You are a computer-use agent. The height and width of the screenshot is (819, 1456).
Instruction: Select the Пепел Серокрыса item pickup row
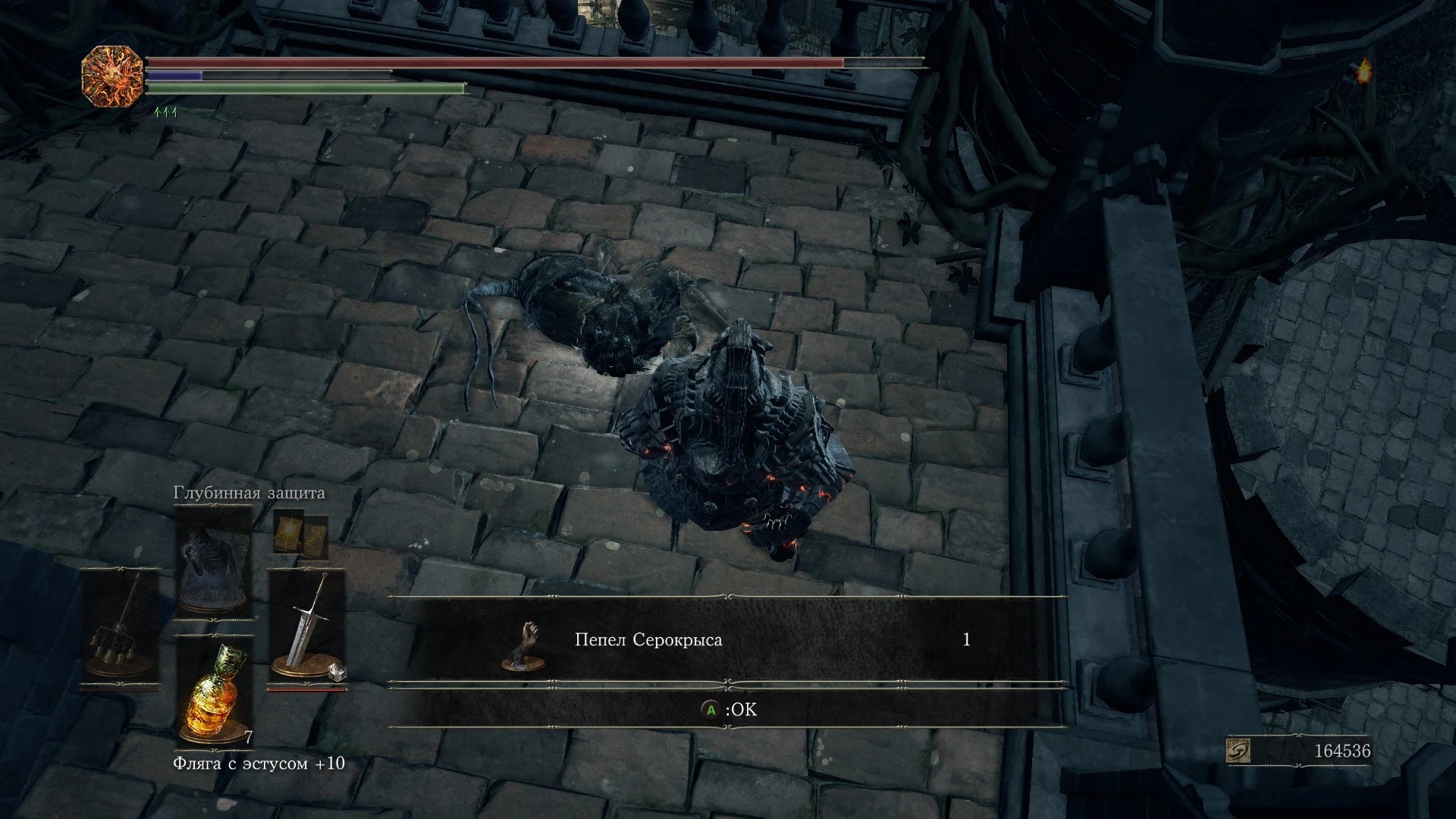(726, 641)
